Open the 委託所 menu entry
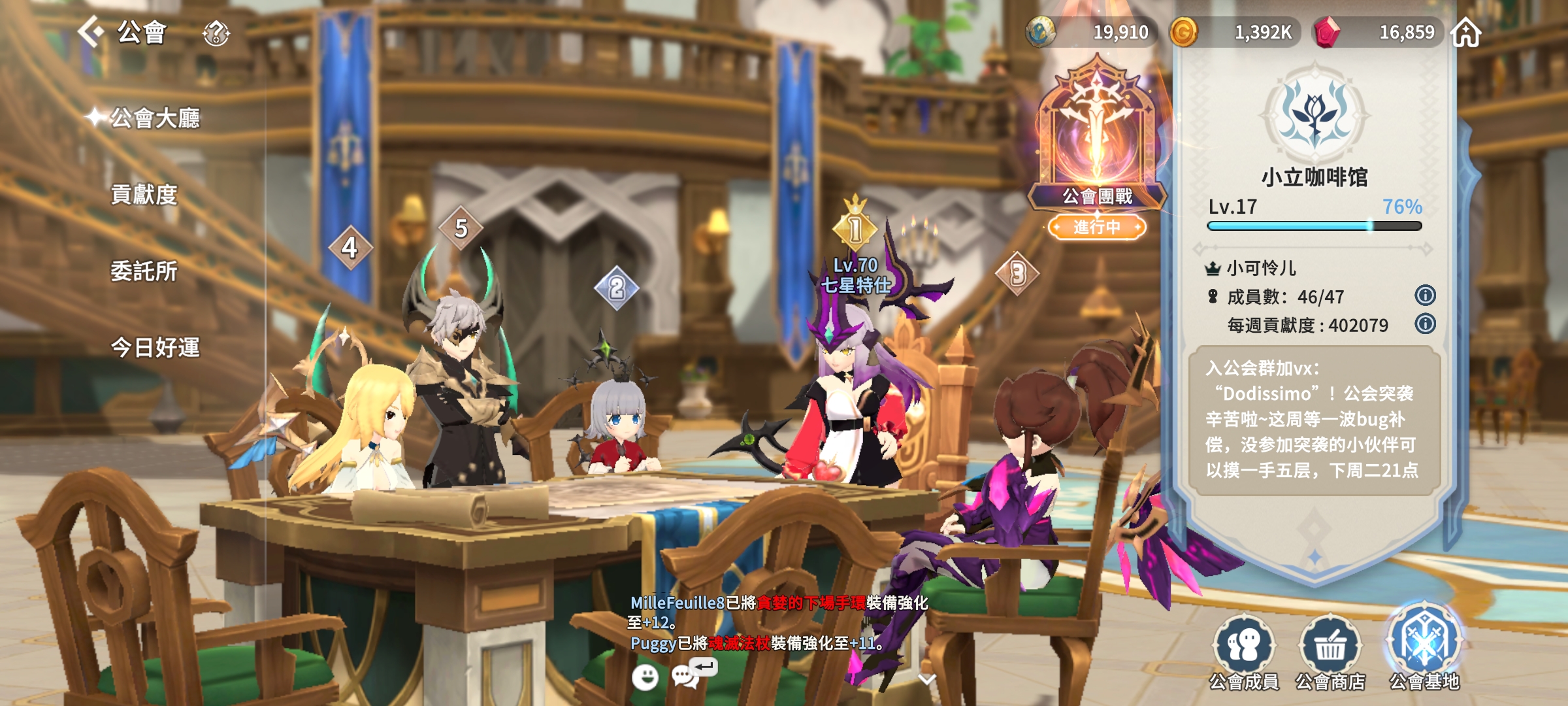 click(x=144, y=271)
